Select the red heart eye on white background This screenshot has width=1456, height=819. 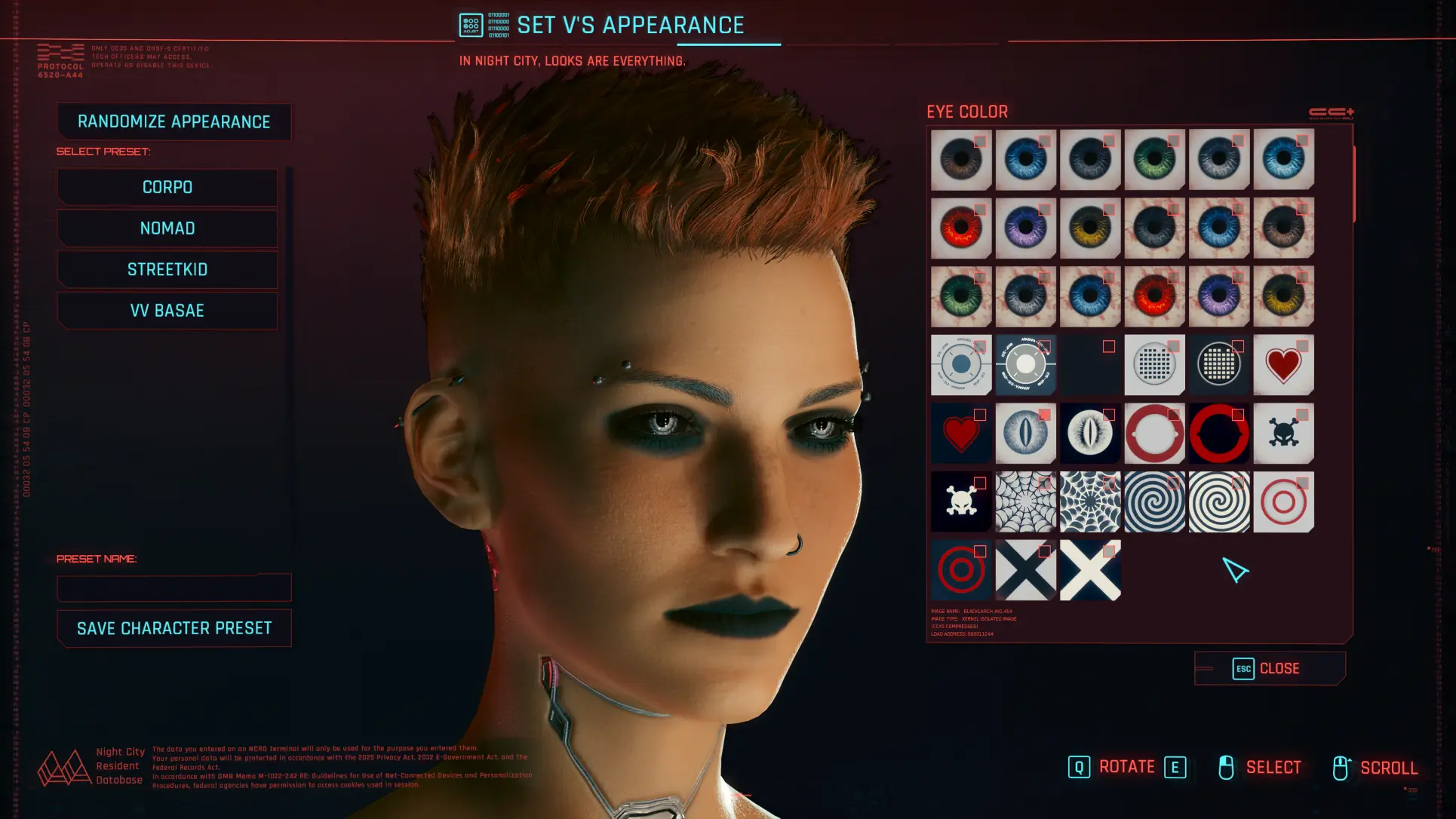point(1282,366)
